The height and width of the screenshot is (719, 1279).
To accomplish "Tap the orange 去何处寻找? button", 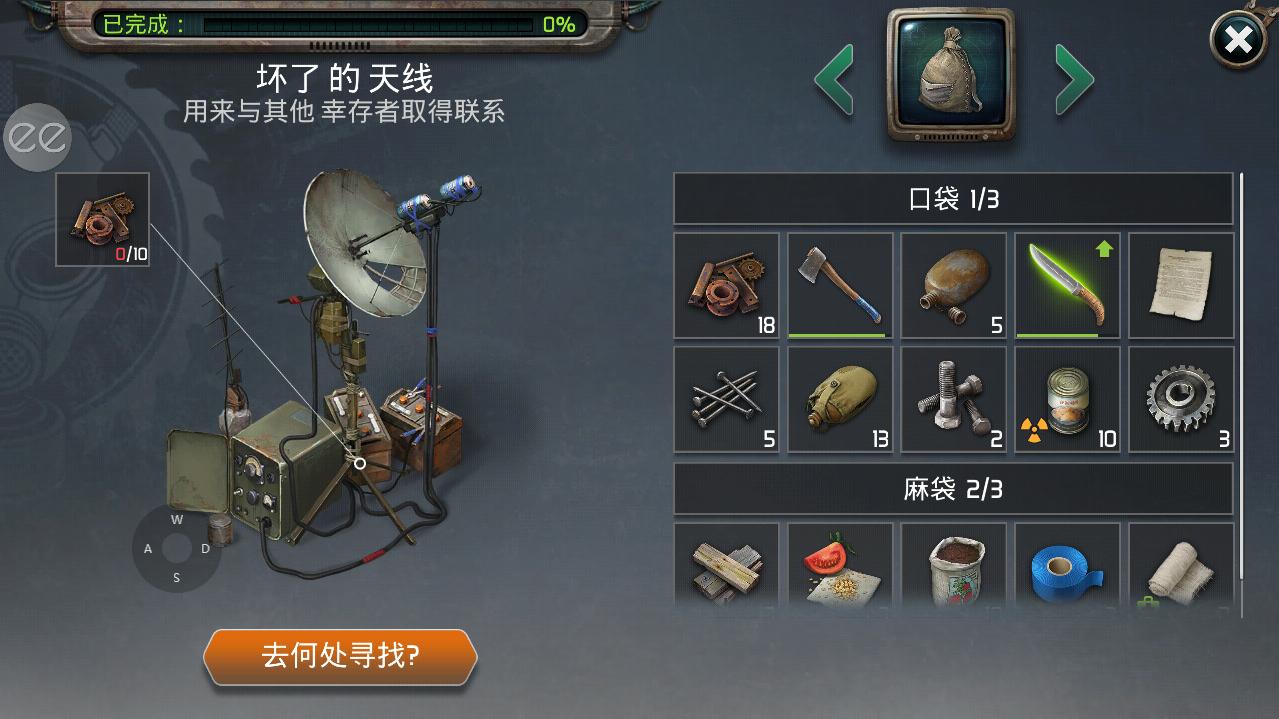I will (340, 656).
